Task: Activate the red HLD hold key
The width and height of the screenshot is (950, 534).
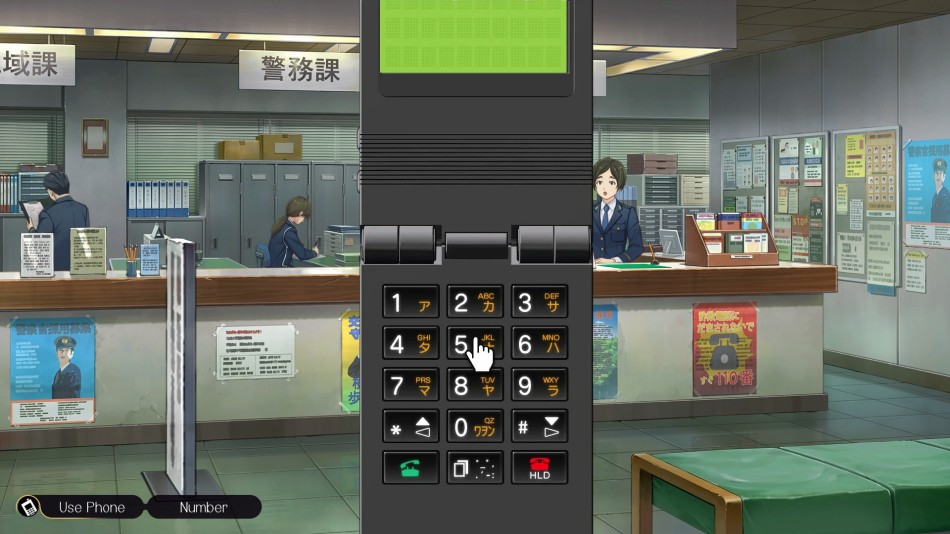Action: point(539,467)
